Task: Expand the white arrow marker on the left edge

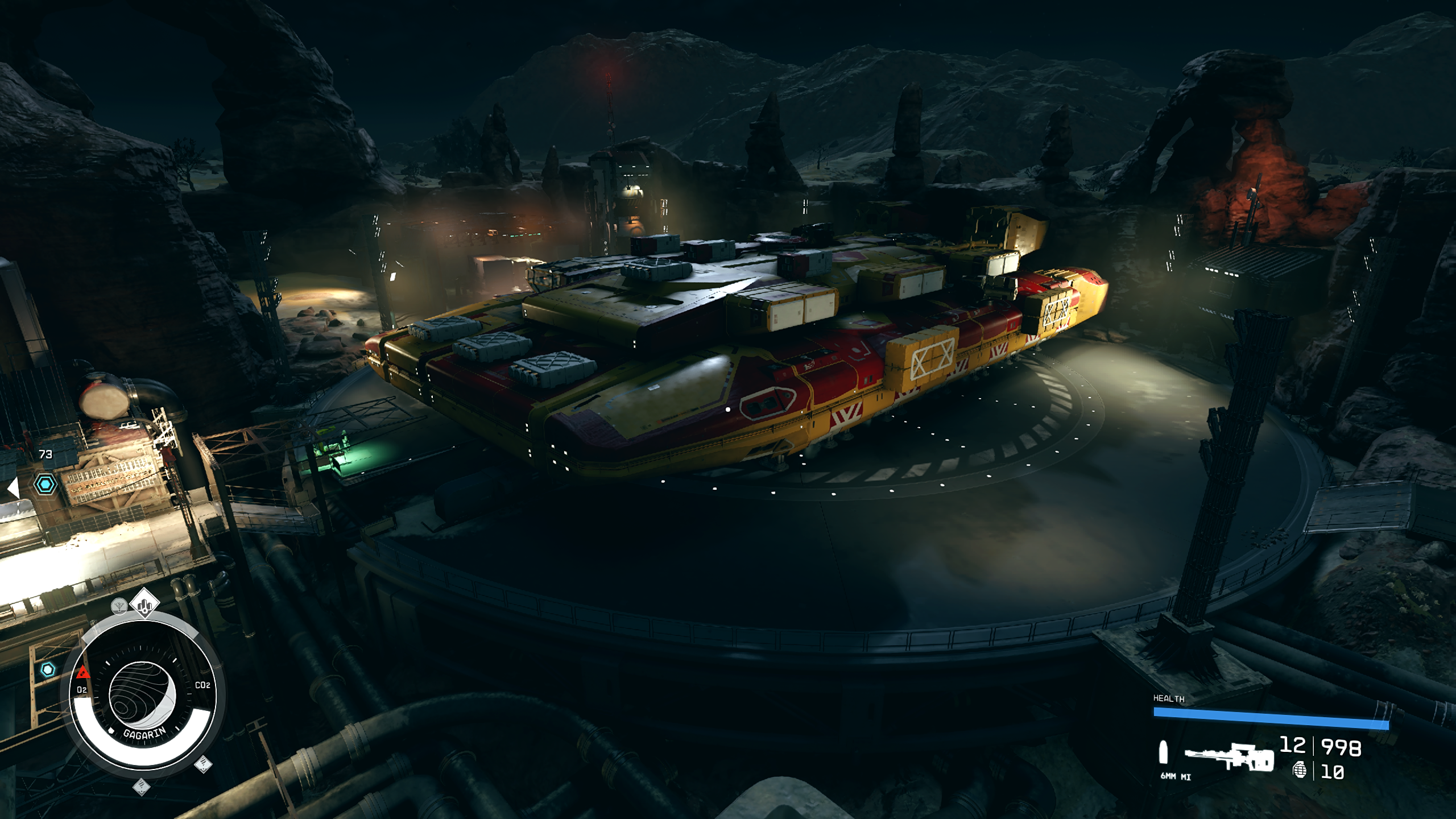Action: [x=14, y=488]
